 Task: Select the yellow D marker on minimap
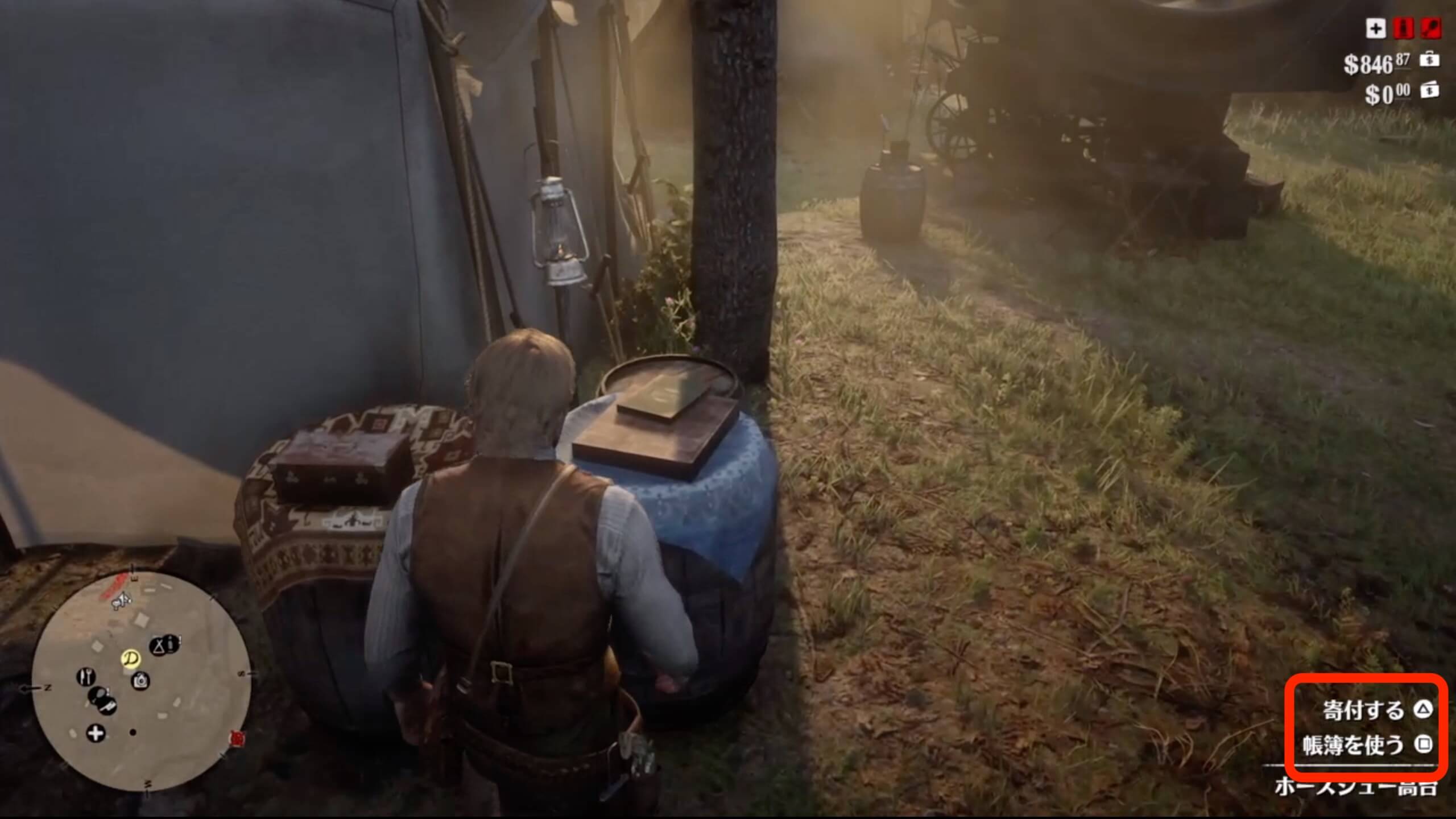point(131,659)
